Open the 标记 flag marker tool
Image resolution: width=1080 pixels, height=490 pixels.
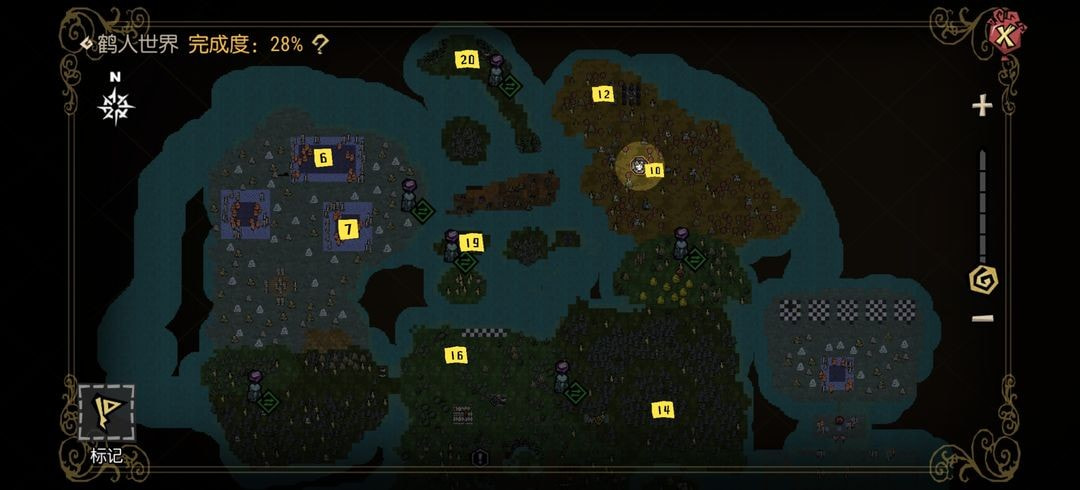[106, 412]
